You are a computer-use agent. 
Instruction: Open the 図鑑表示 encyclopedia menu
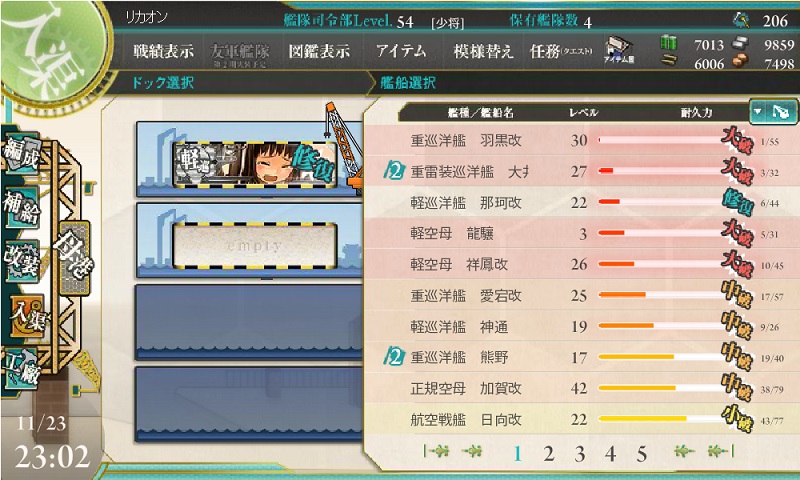tap(319, 52)
